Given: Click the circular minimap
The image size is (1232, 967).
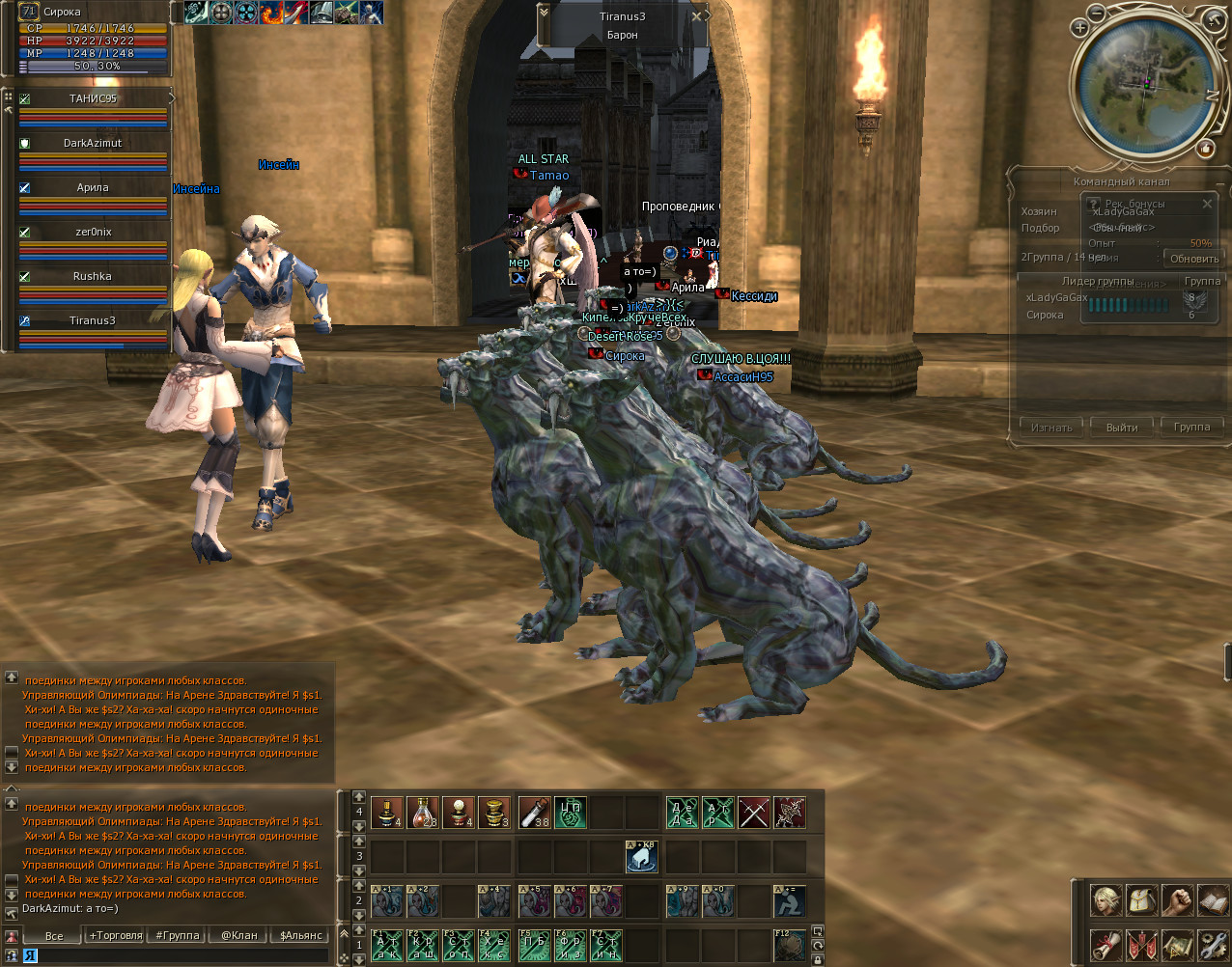Looking at the screenshot, I should click(1146, 84).
